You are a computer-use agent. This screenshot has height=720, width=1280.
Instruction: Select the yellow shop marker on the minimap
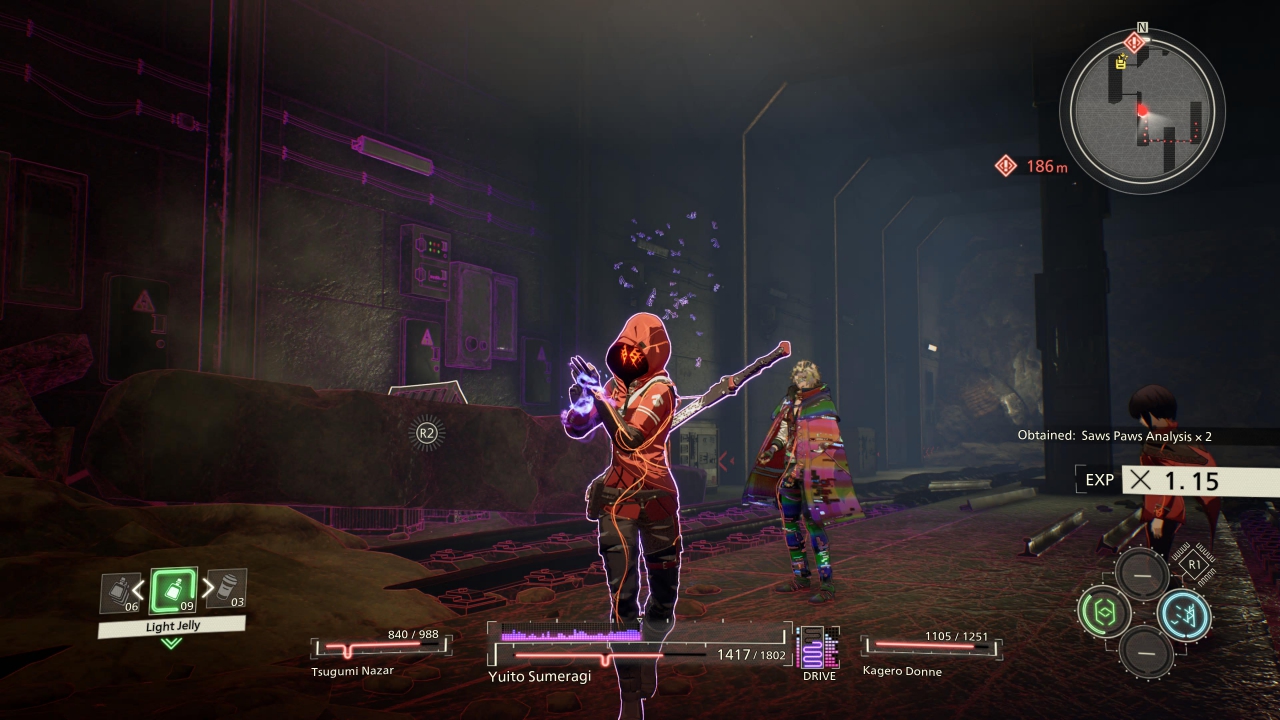[x=1121, y=62]
